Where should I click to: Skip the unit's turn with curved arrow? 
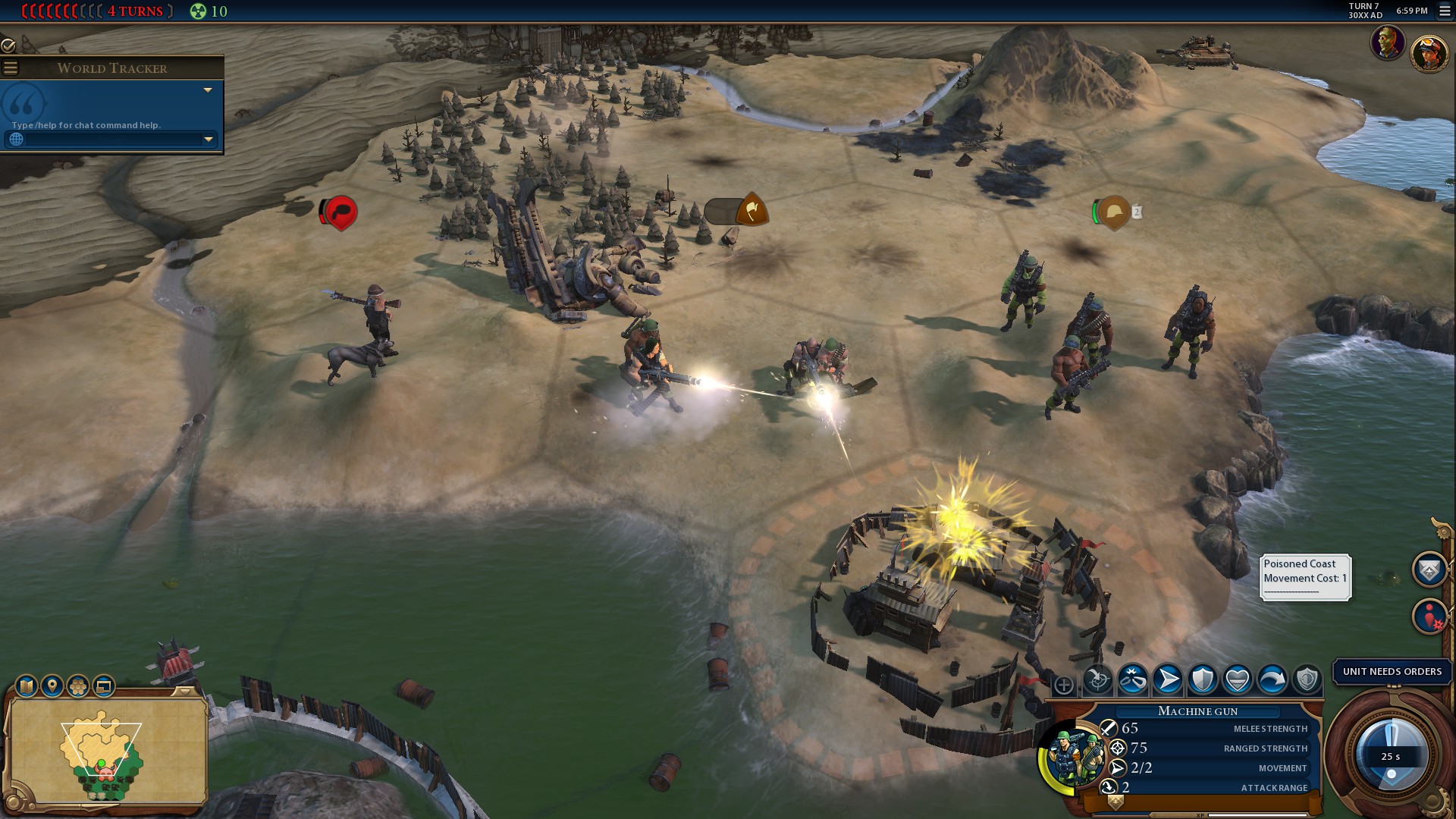click(1272, 679)
